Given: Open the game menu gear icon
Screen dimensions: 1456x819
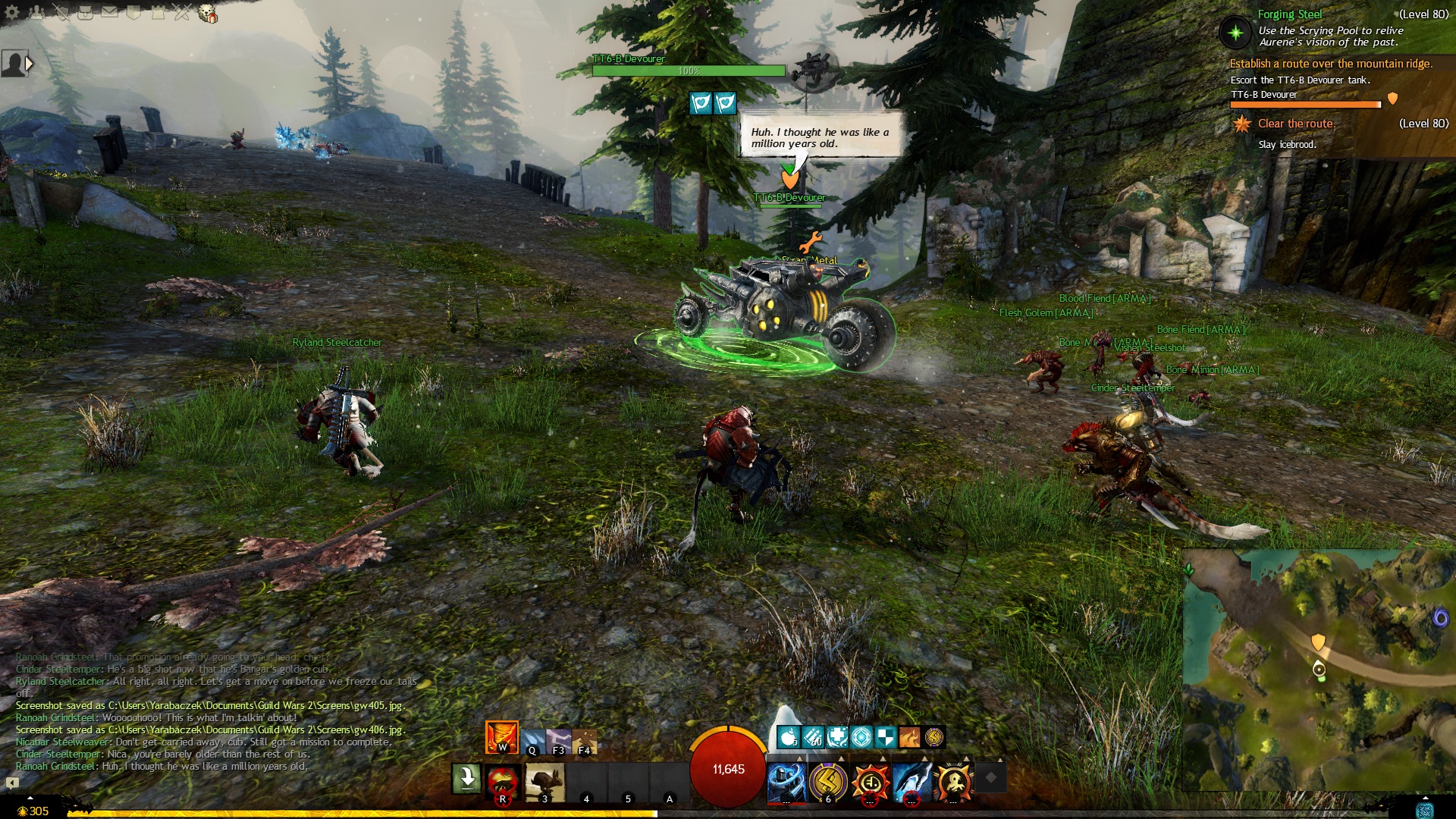Looking at the screenshot, I should click(12, 12).
